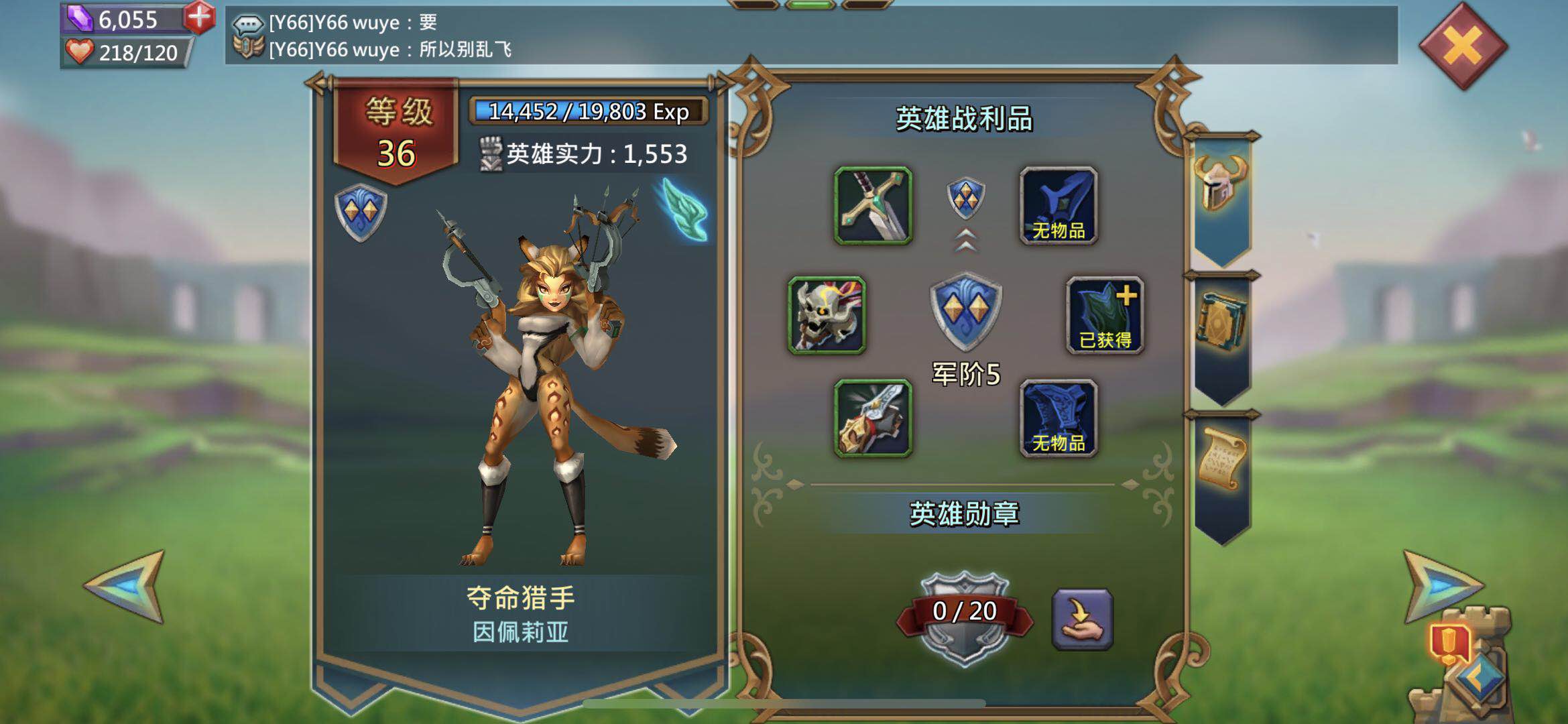
Task: Open the helmet equipment tab
Action: [x=1221, y=189]
